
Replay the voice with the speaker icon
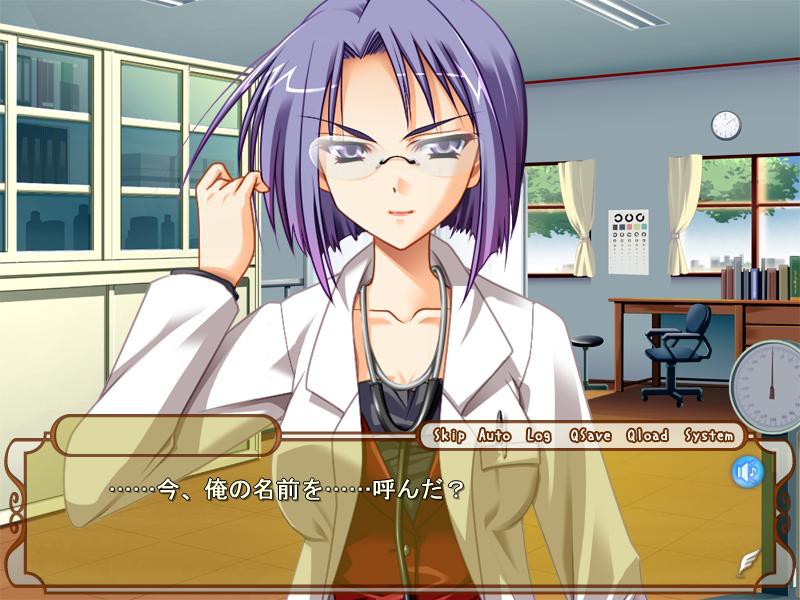(x=747, y=471)
